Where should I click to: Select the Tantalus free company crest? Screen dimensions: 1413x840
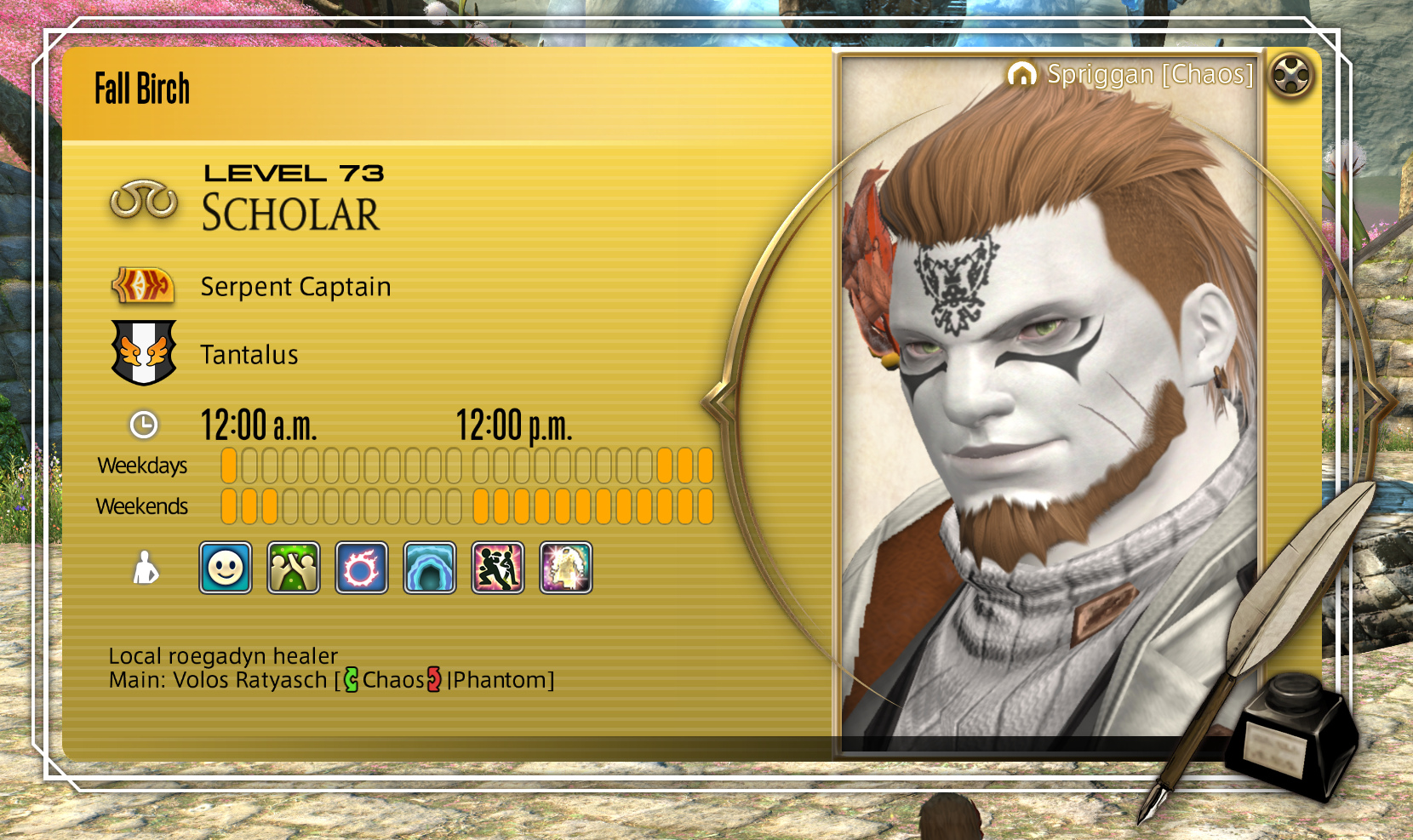click(144, 352)
